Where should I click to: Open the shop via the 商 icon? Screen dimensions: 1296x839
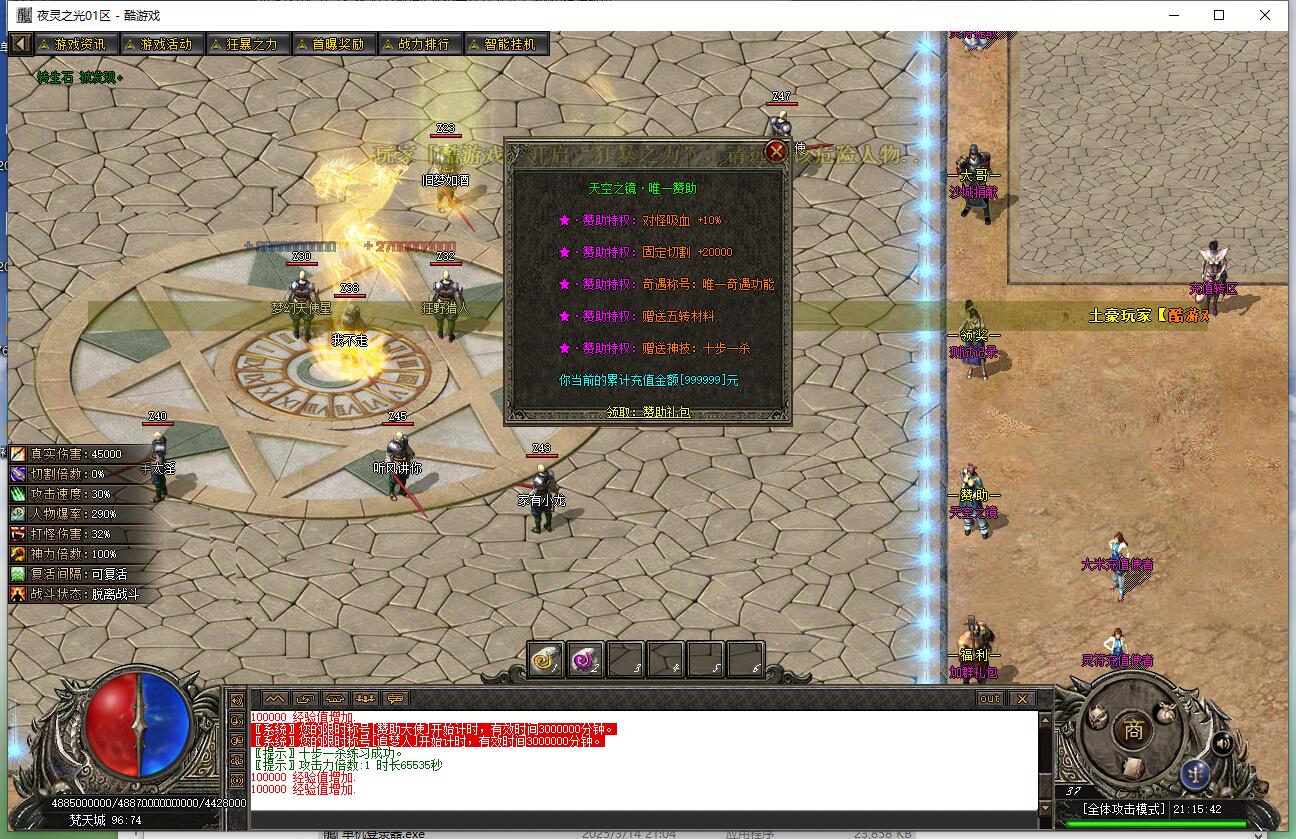pyautogui.click(x=1132, y=728)
